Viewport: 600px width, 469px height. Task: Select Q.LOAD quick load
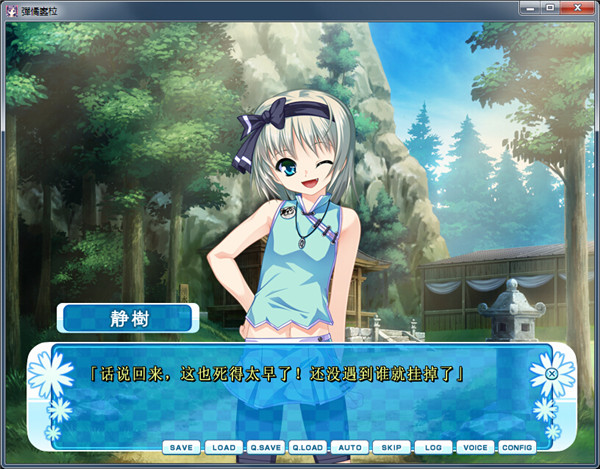(x=307, y=447)
